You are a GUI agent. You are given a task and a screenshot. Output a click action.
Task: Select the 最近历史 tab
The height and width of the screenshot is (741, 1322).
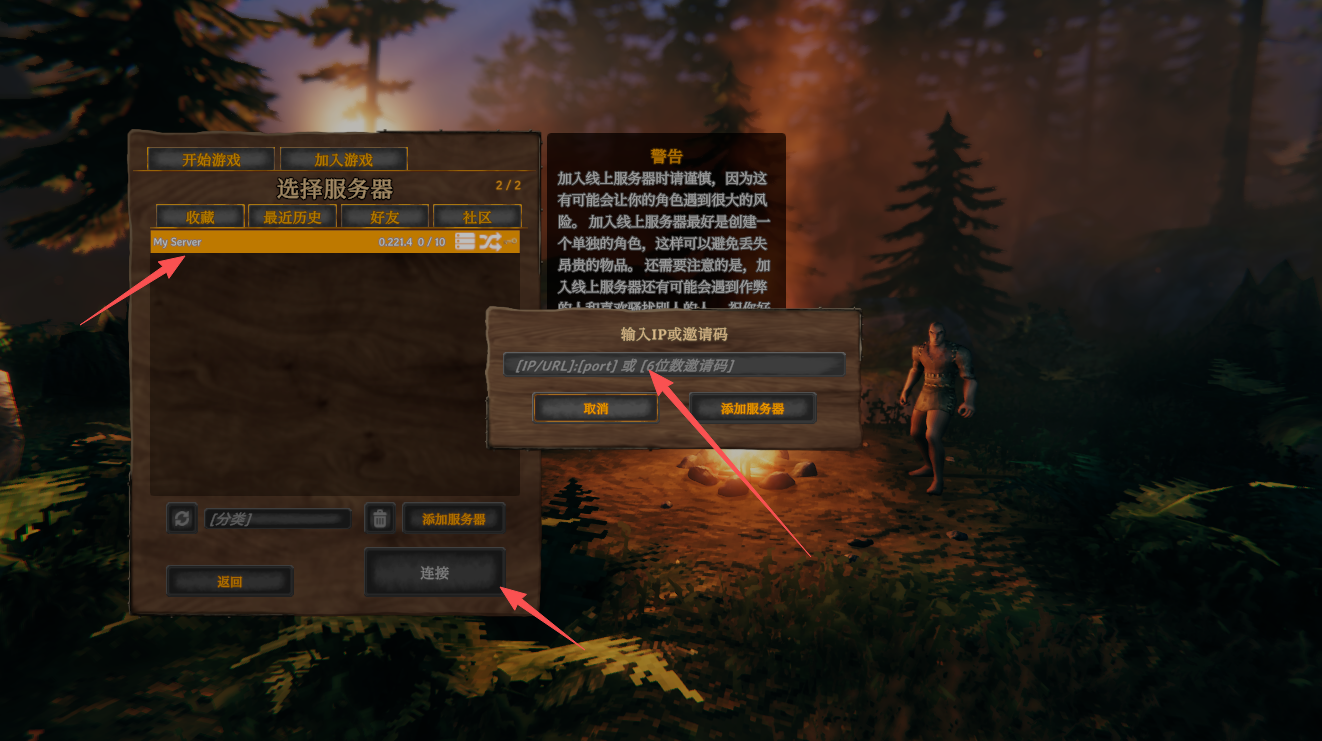click(x=292, y=217)
